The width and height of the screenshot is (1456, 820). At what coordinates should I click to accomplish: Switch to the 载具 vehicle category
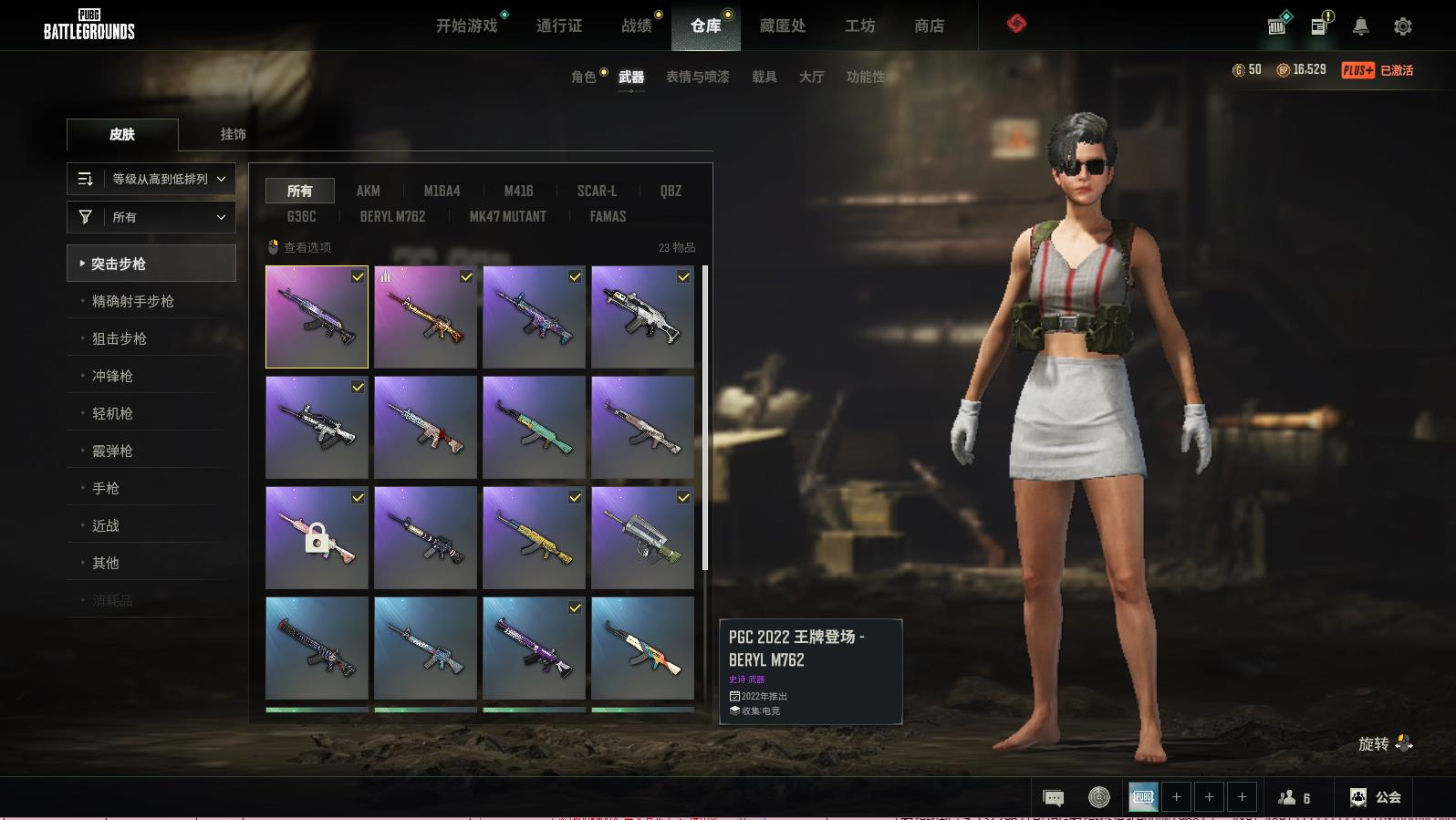(x=764, y=77)
